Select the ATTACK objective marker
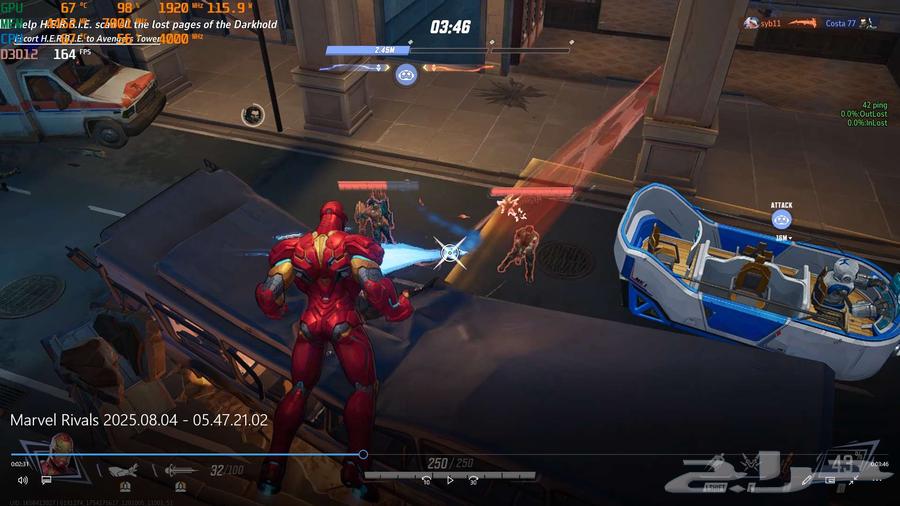This screenshot has height=506, width=900. (x=781, y=220)
